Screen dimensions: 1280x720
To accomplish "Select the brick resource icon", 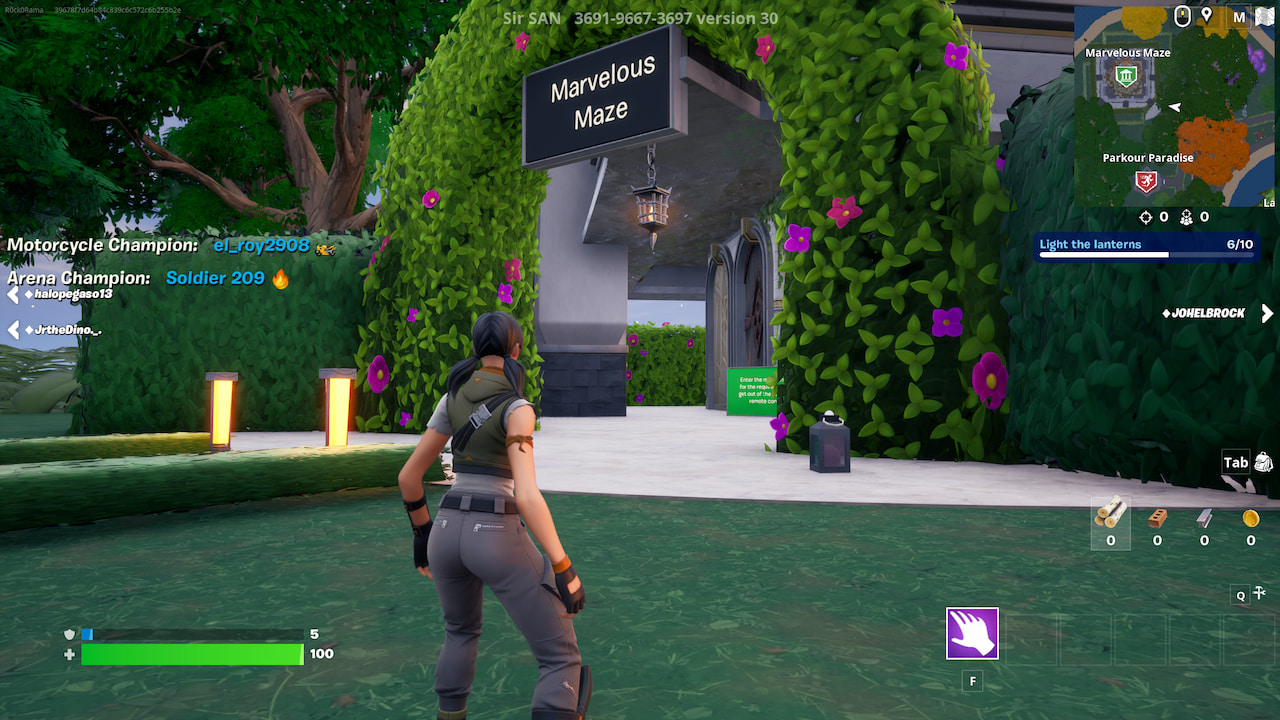I will point(1158,518).
